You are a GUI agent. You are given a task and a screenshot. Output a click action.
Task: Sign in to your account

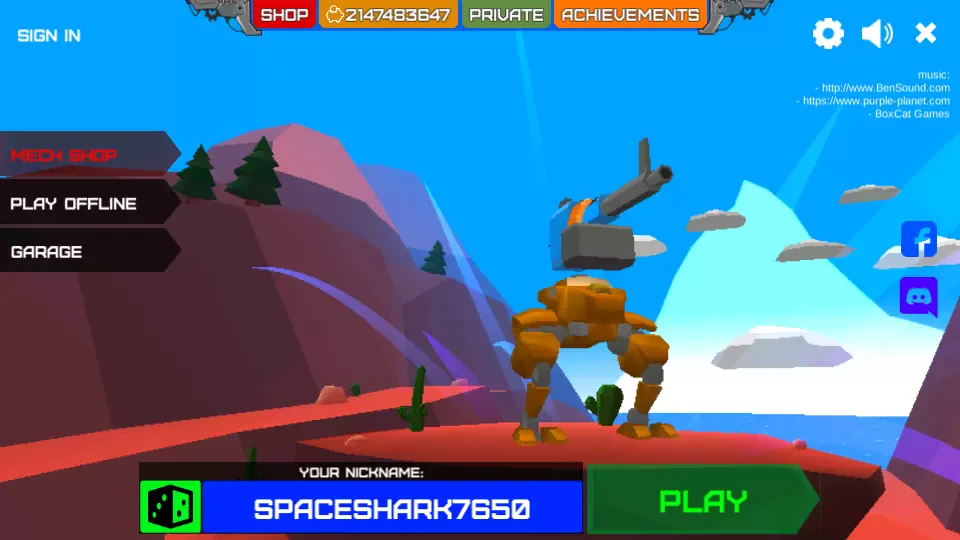(x=49, y=36)
